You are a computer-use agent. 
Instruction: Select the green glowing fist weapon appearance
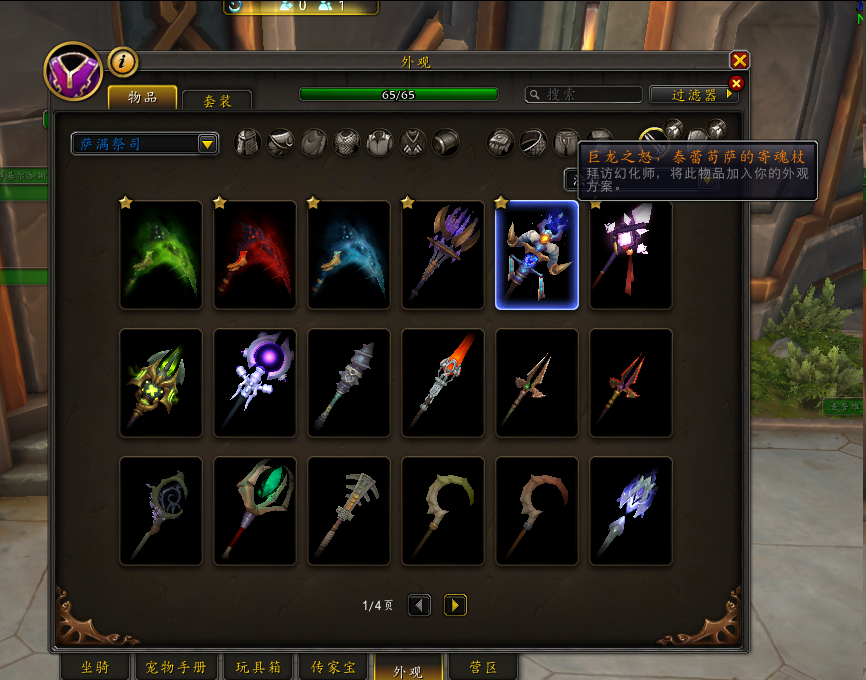pos(161,255)
